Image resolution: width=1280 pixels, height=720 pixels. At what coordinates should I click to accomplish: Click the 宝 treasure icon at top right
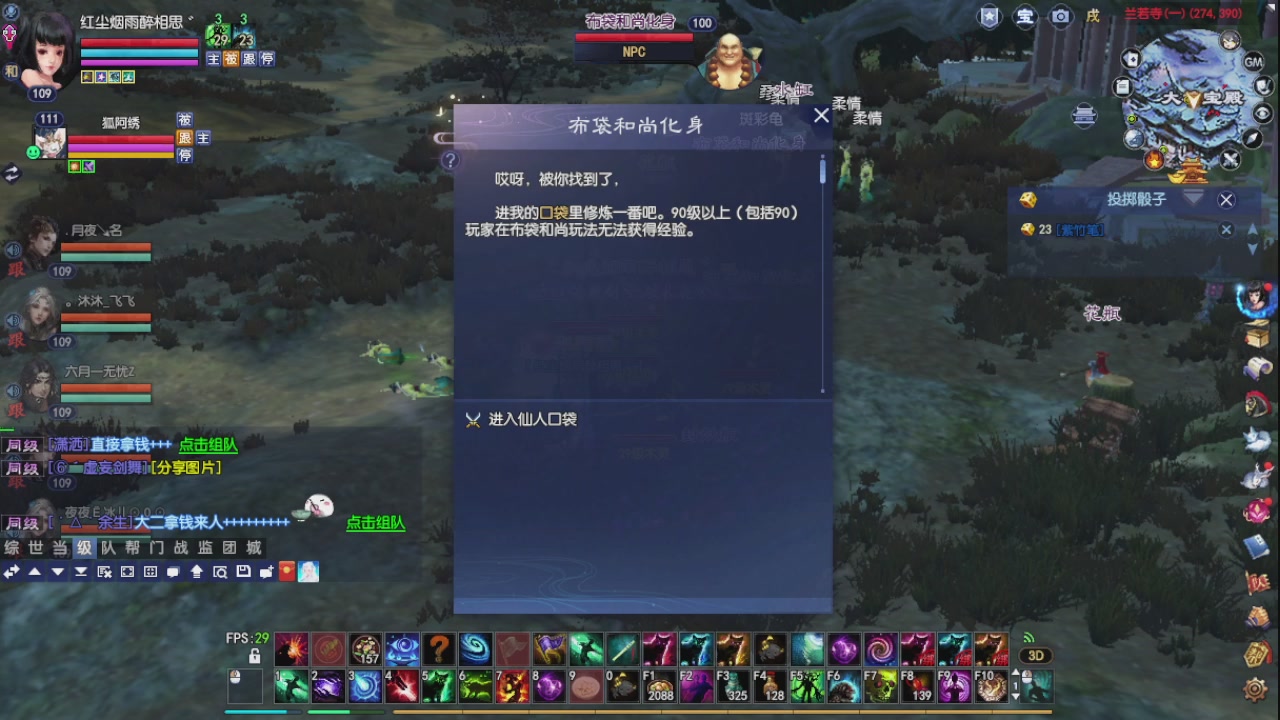click(1024, 17)
